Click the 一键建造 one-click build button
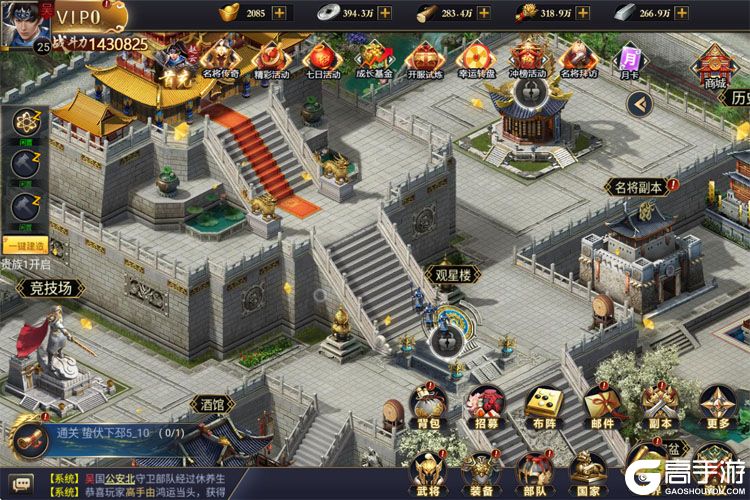 click(x=24, y=246)
